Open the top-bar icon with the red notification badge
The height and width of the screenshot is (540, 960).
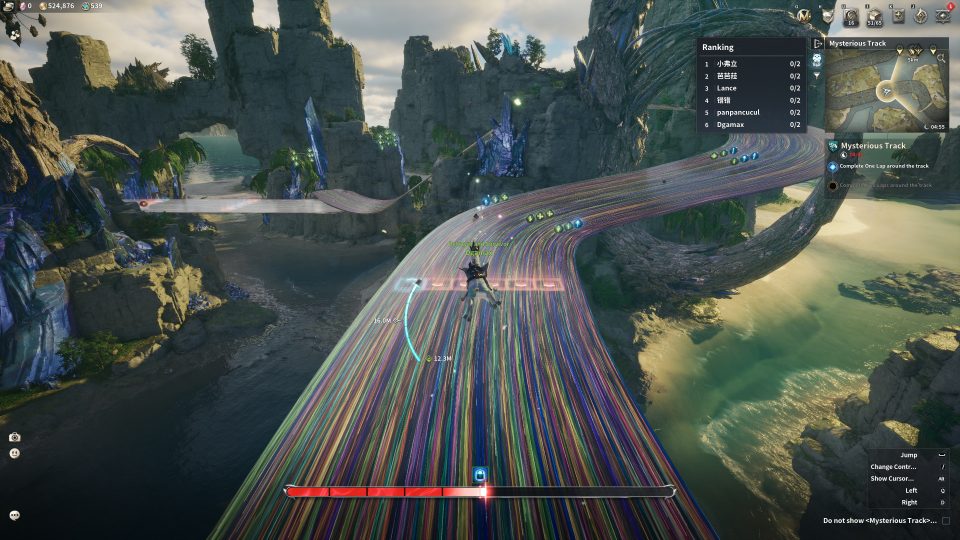click(943, 15)
